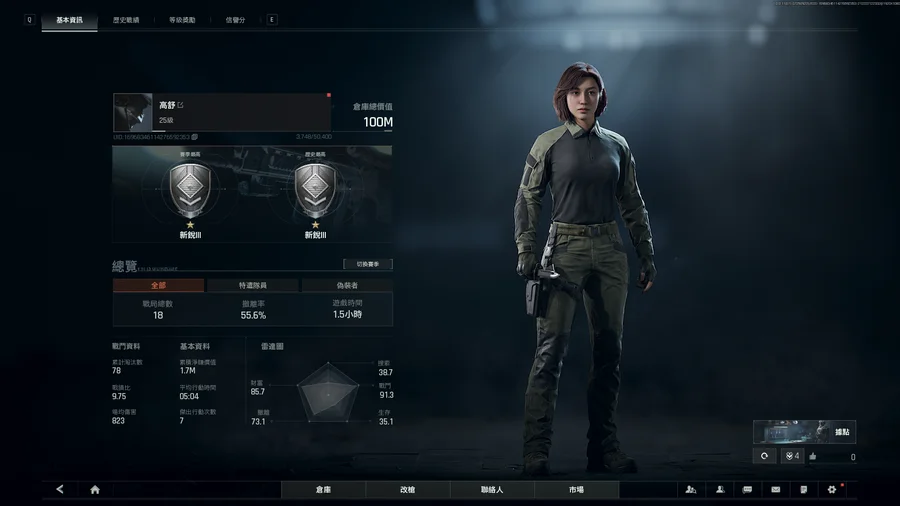This screenshot has width=900, height=506.
Task: Show 全部 overview stats
Action: (158, 286)
